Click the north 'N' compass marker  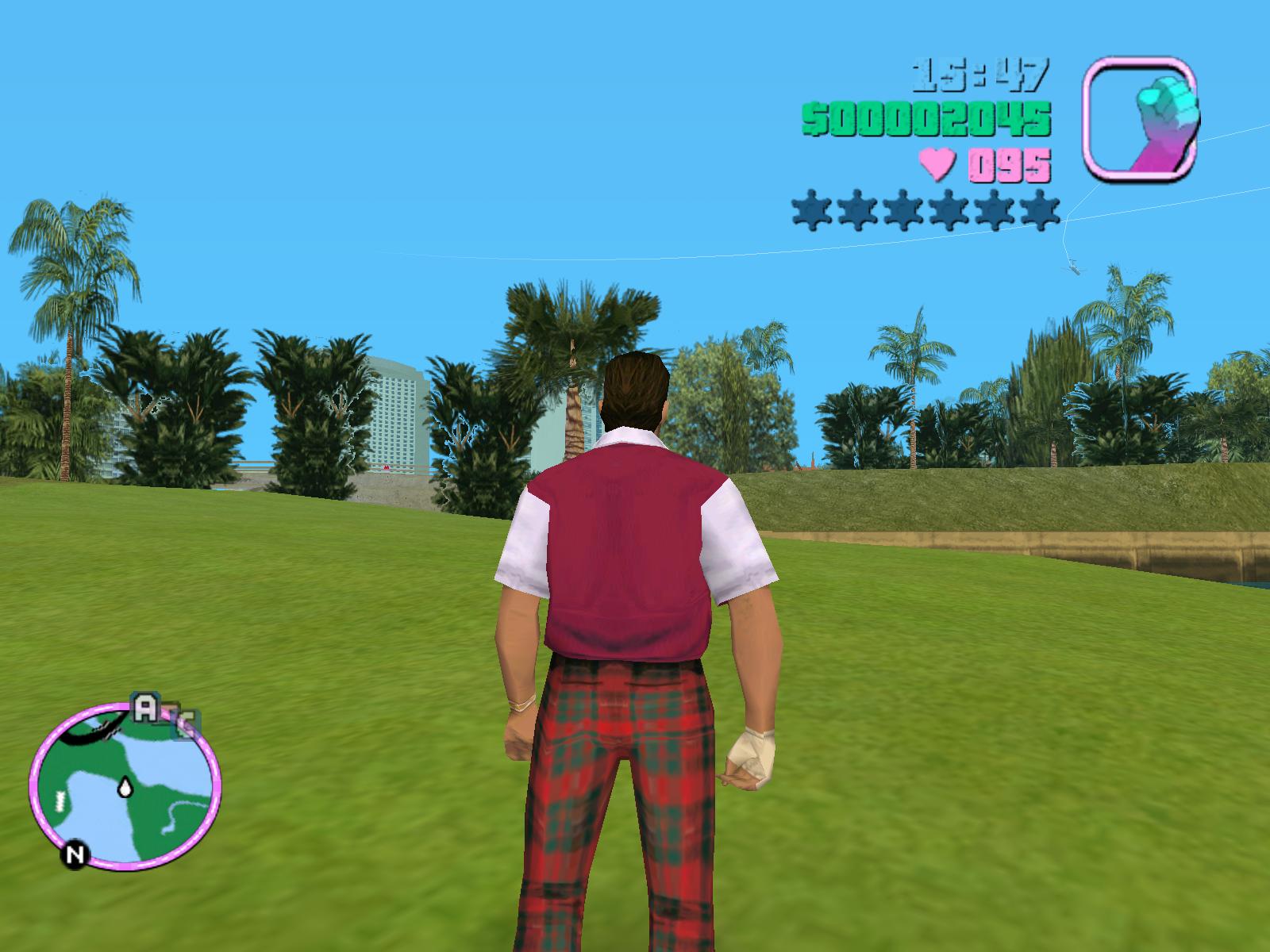(75, 854)
